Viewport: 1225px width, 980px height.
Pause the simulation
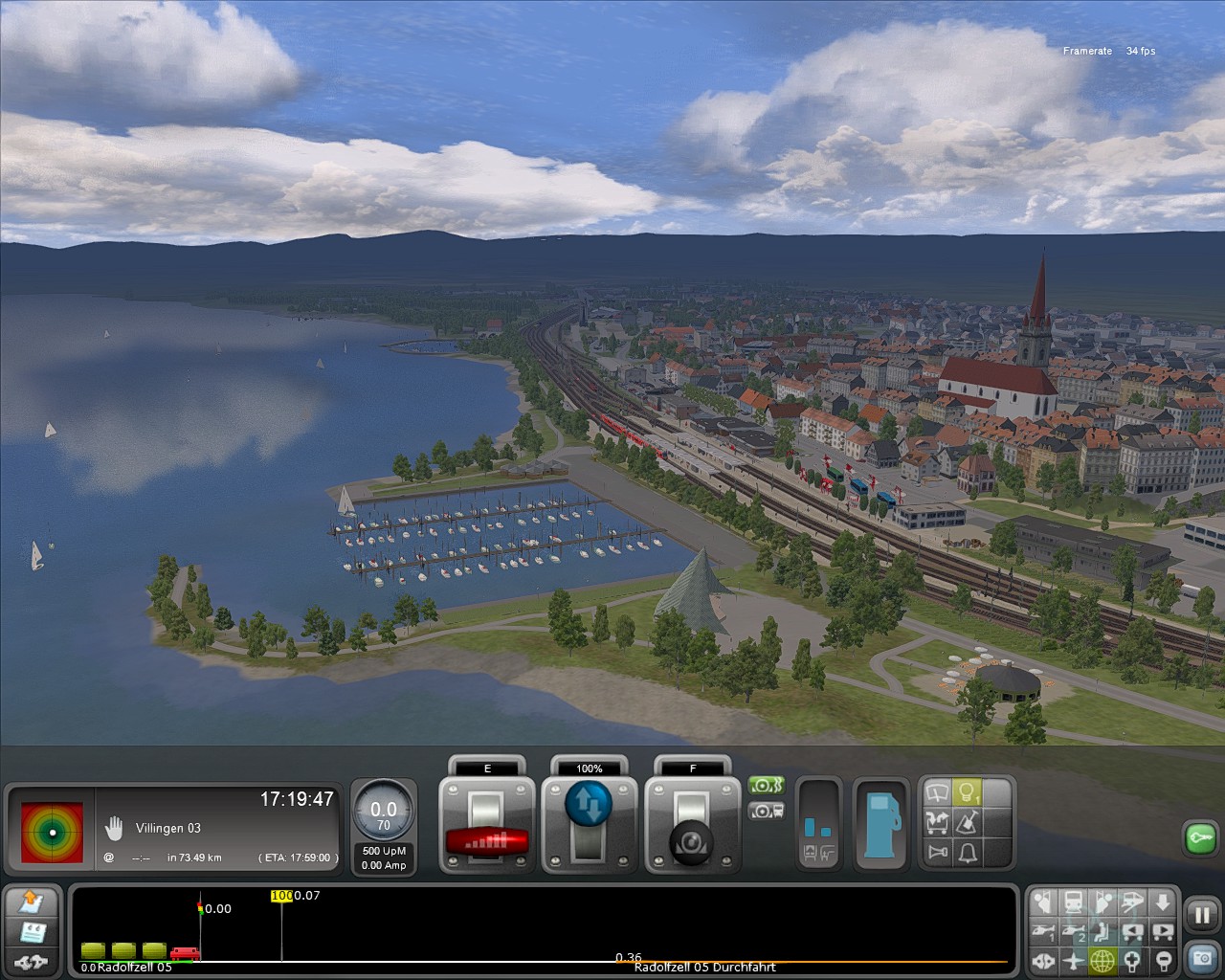tap(1201, 916)
